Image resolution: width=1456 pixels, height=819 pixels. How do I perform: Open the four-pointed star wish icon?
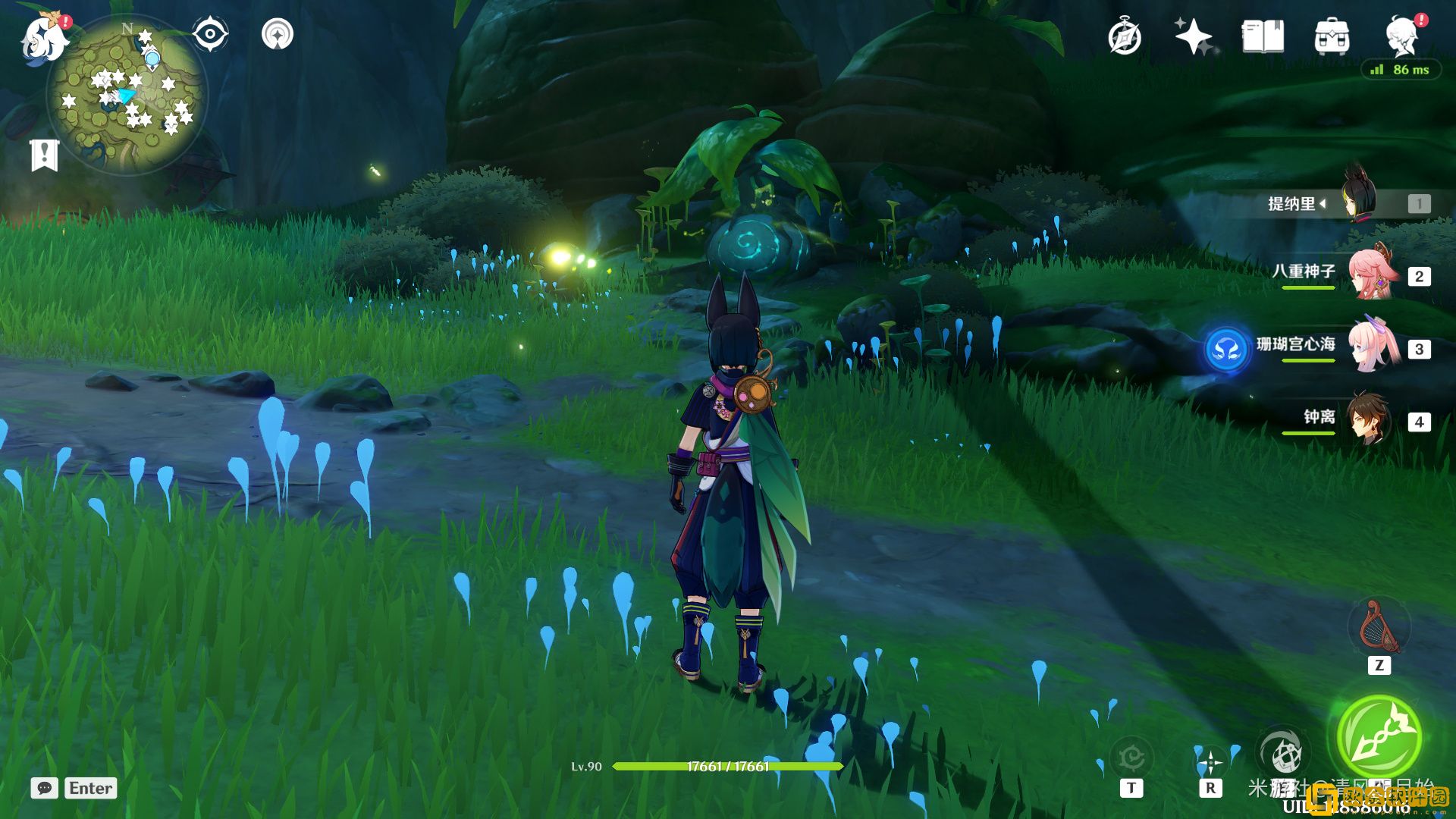pos(1194,36)
